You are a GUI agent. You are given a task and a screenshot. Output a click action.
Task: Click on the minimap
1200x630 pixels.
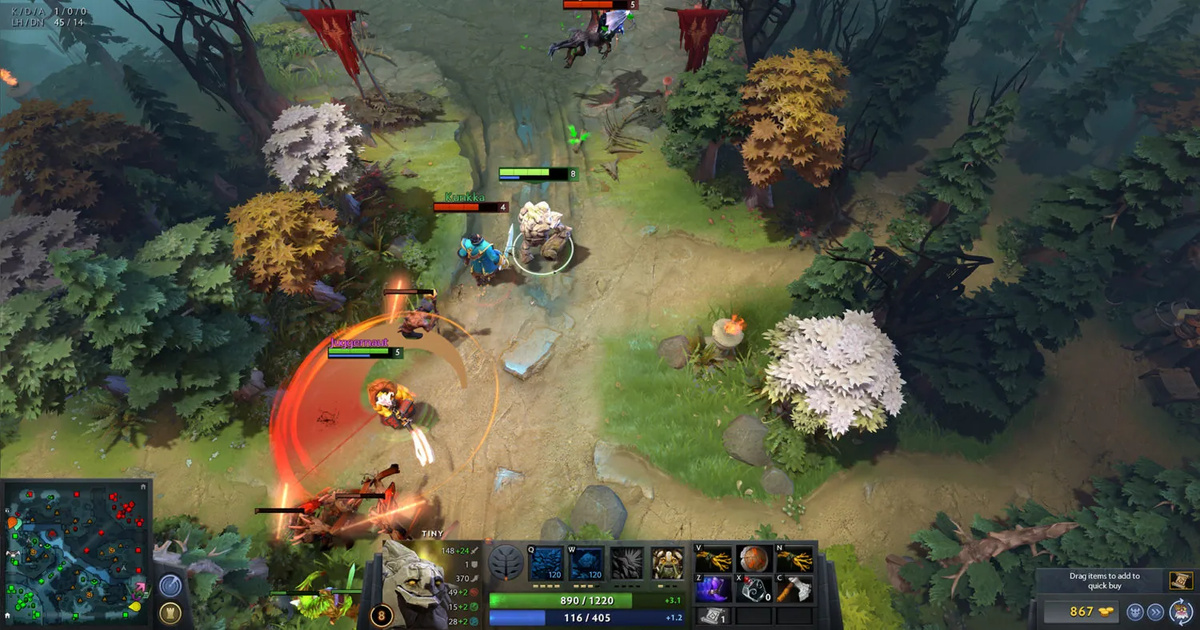coord(77,552)
